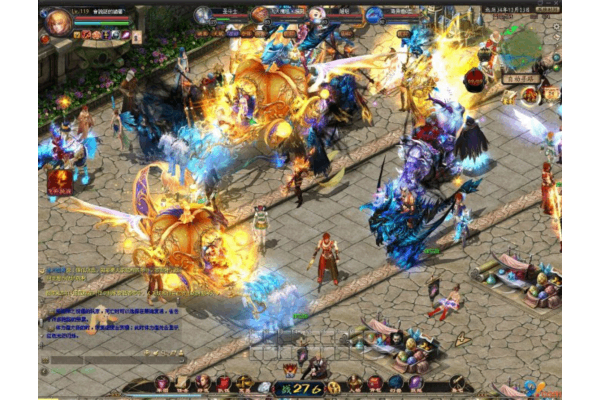Image resolution: width=600 pixels, height=400 pixels.
Task: Open the circular minimap
Action: [521, 46]
